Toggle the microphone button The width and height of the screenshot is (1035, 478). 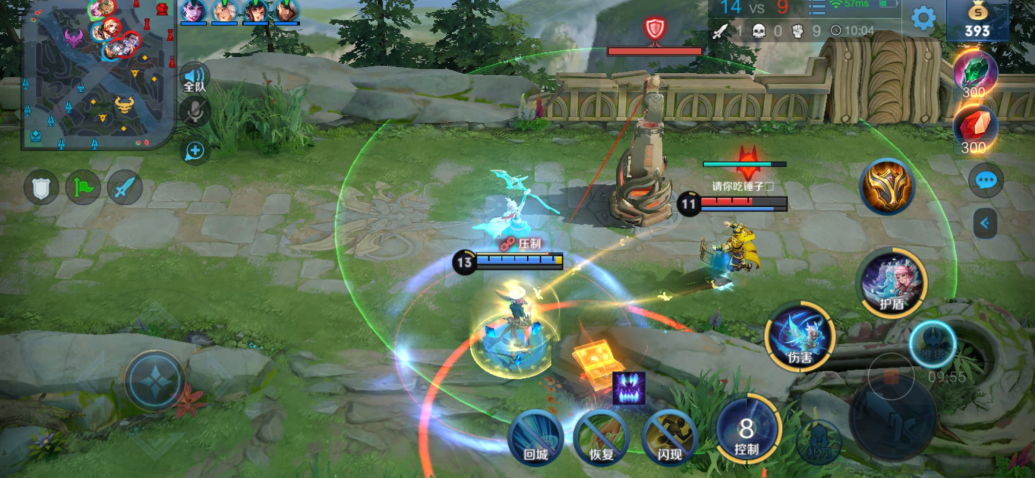point(194,112)
